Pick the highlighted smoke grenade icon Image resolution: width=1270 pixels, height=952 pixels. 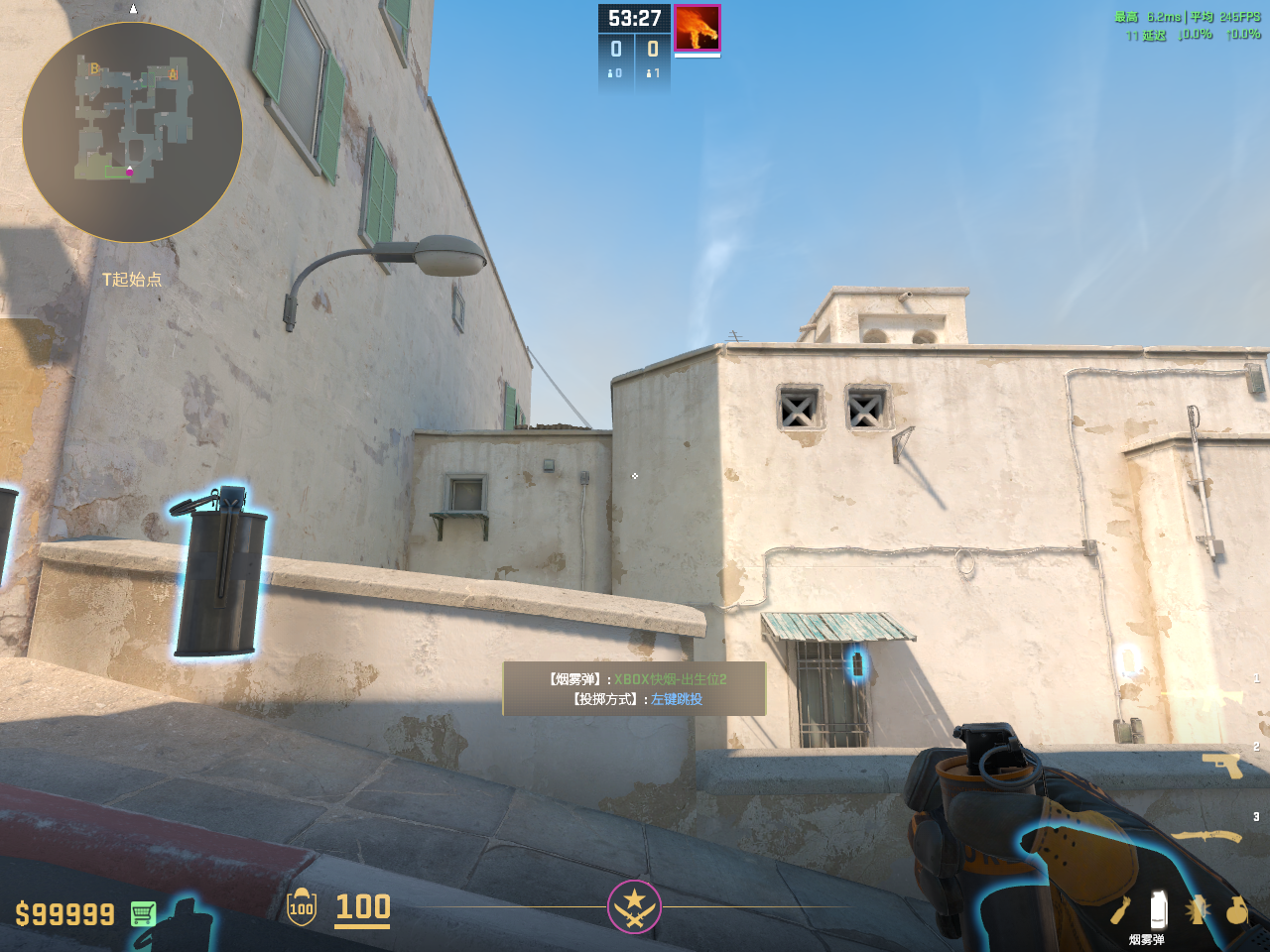pos(1157,909)
